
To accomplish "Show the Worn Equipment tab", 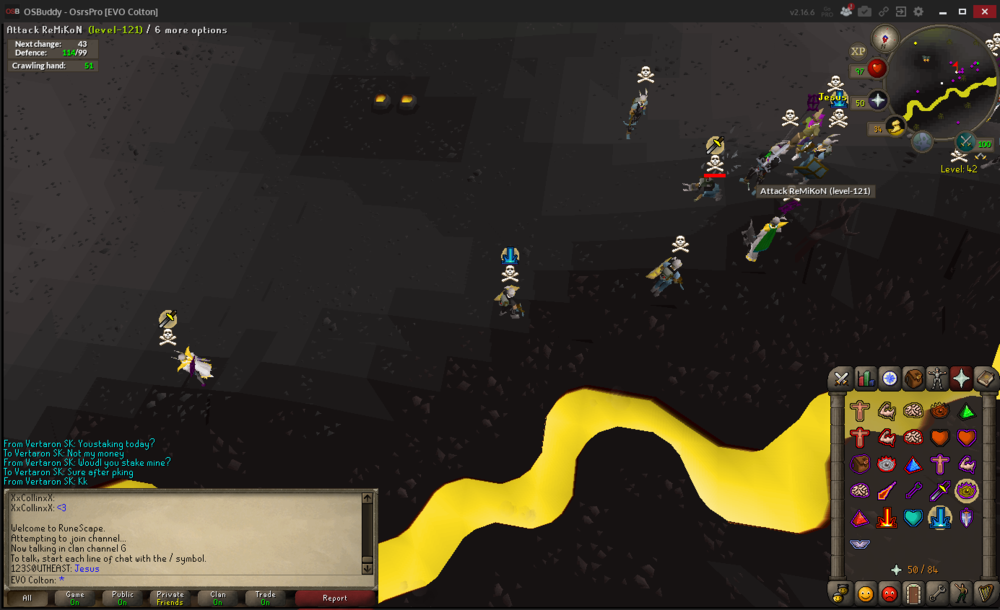I will (x=937, y=378).
